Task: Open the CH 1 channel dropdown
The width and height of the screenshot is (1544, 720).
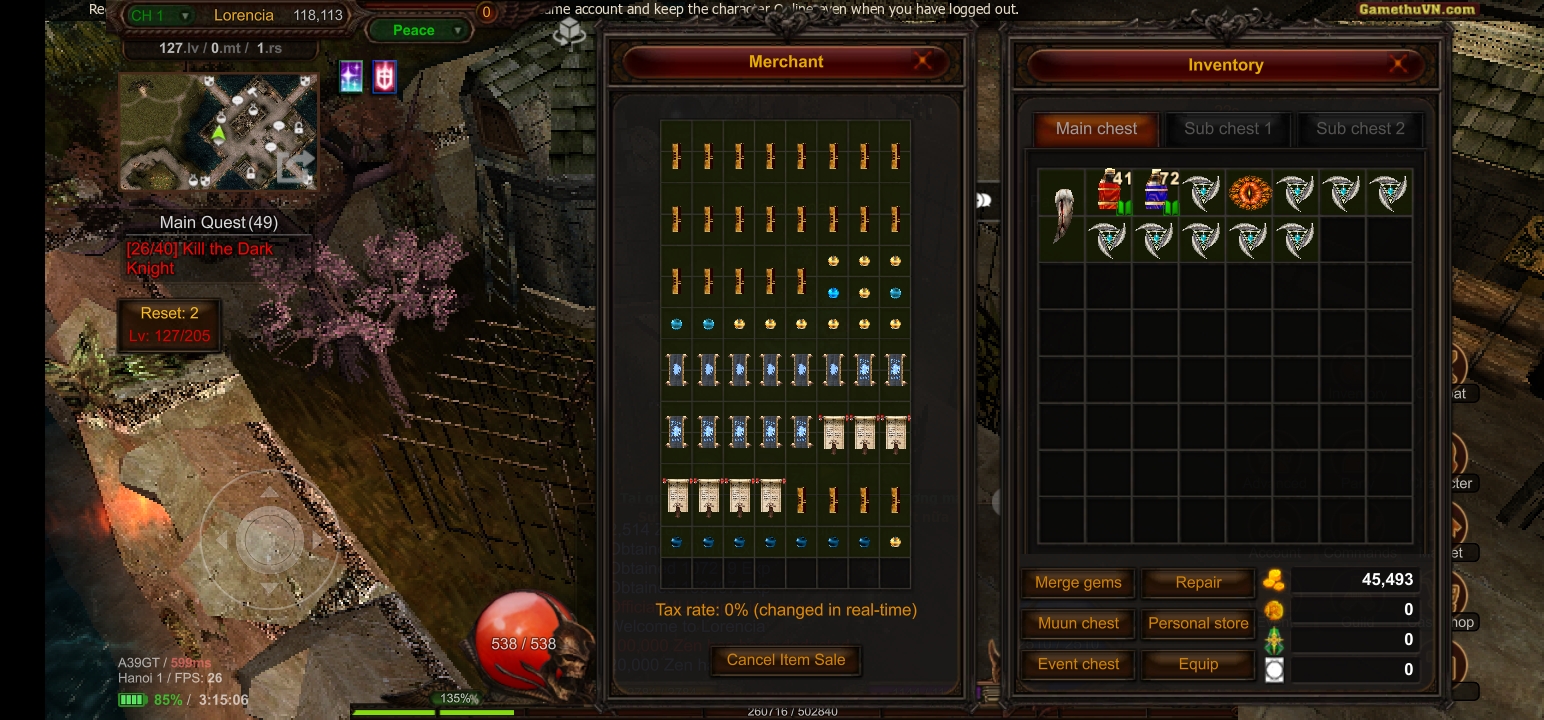Action: 160,16
